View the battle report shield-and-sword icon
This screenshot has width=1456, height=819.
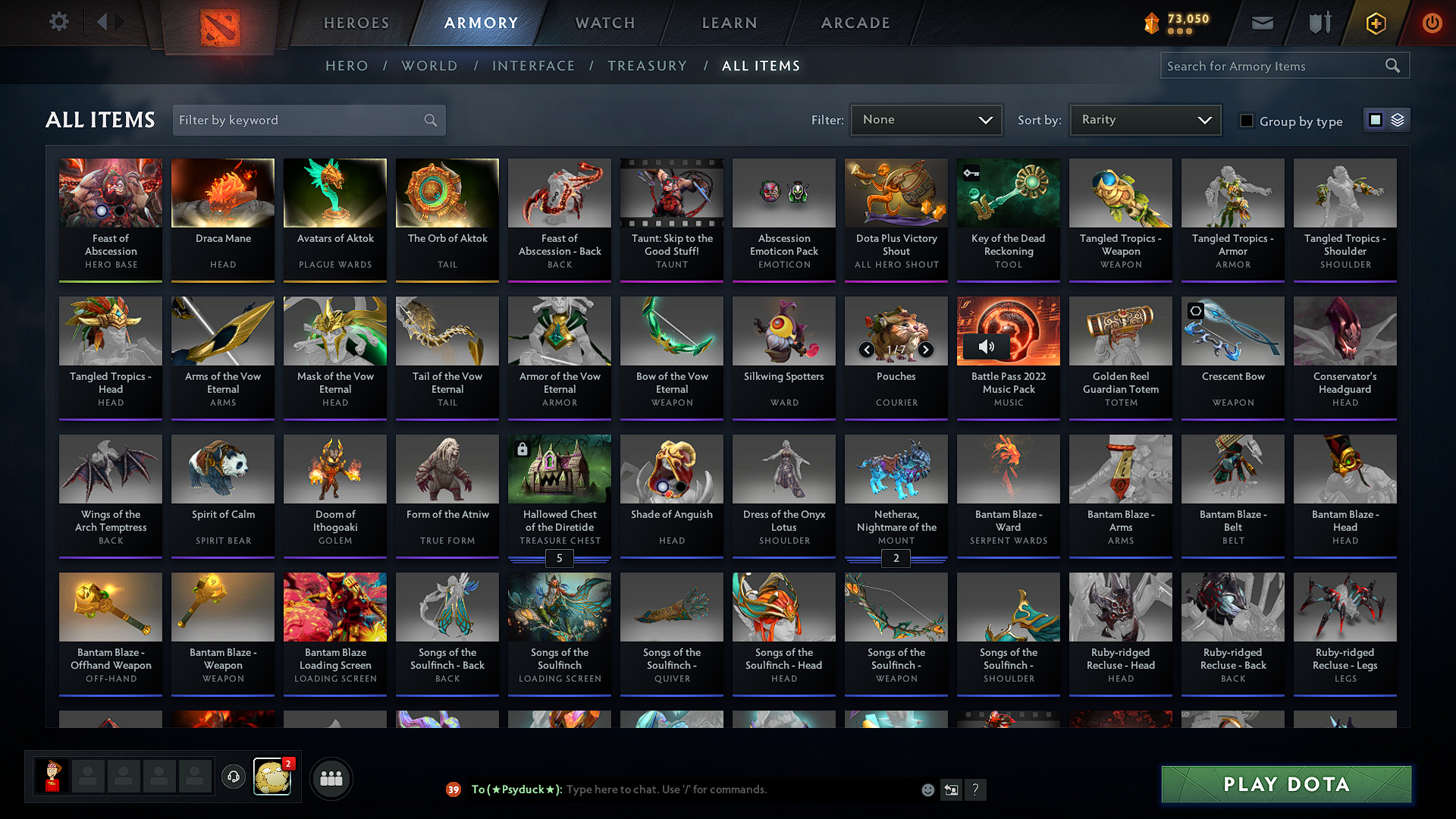coord(1319,23)
